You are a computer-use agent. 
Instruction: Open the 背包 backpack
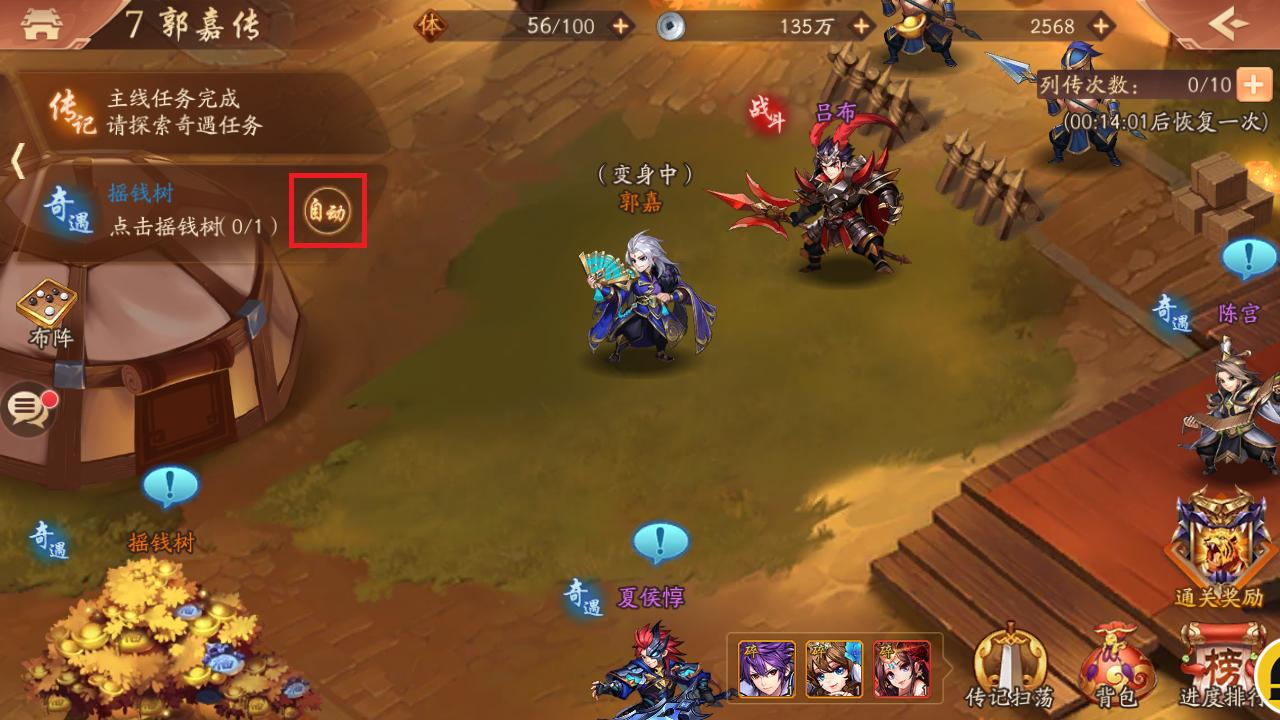1118,662
